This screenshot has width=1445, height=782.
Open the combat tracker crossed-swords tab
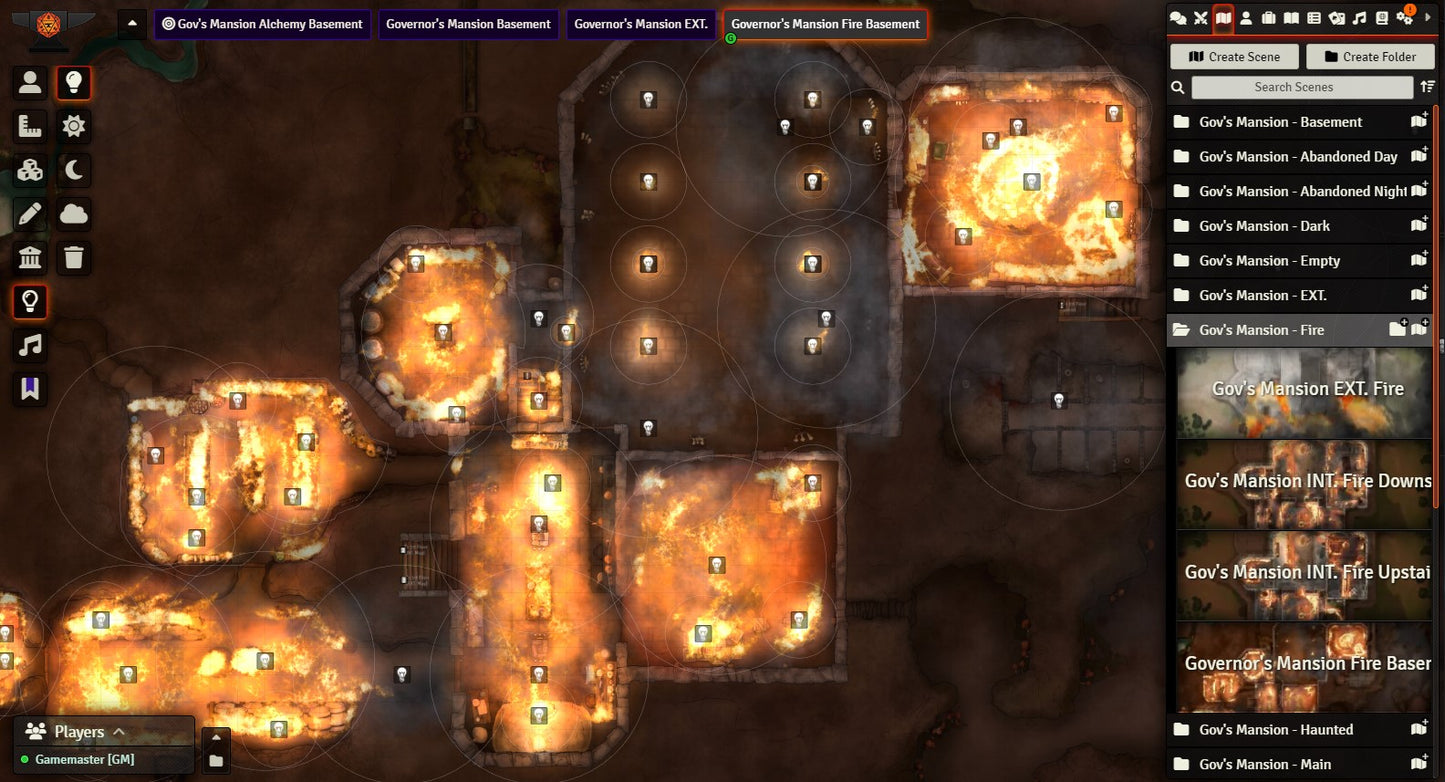click(1200, 17)
